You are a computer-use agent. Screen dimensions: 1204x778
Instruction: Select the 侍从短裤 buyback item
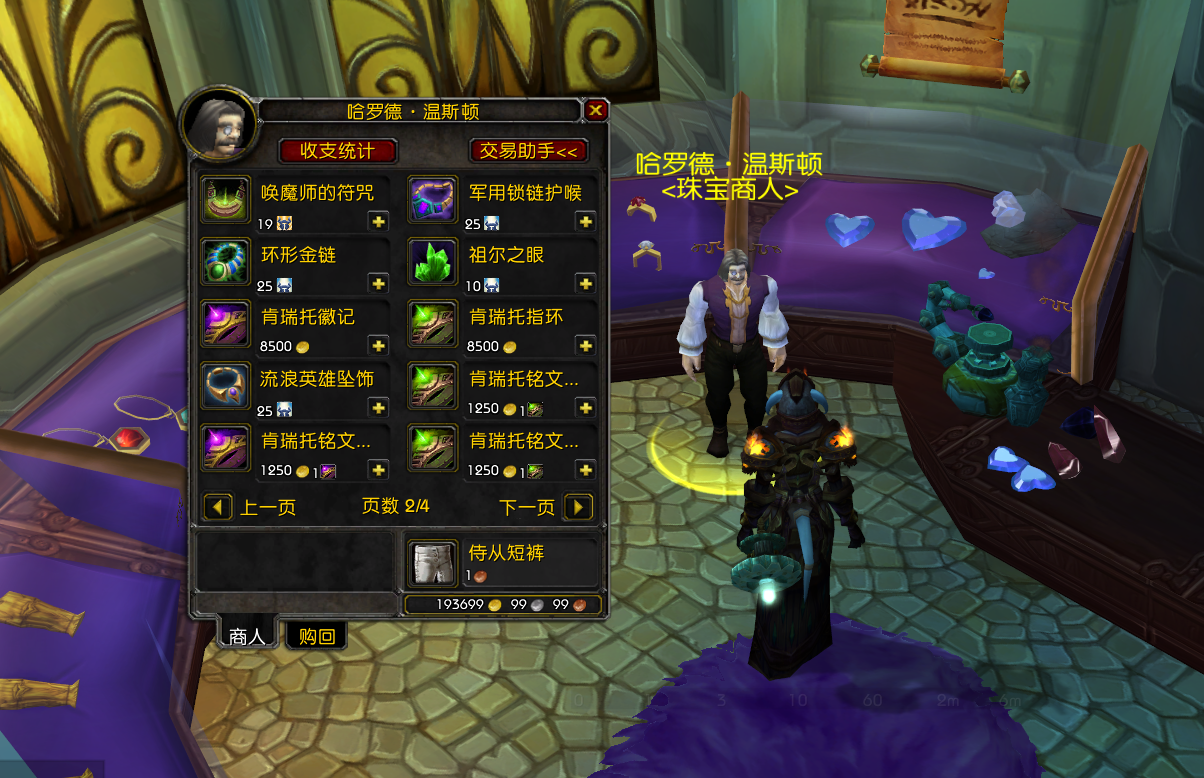432,563
